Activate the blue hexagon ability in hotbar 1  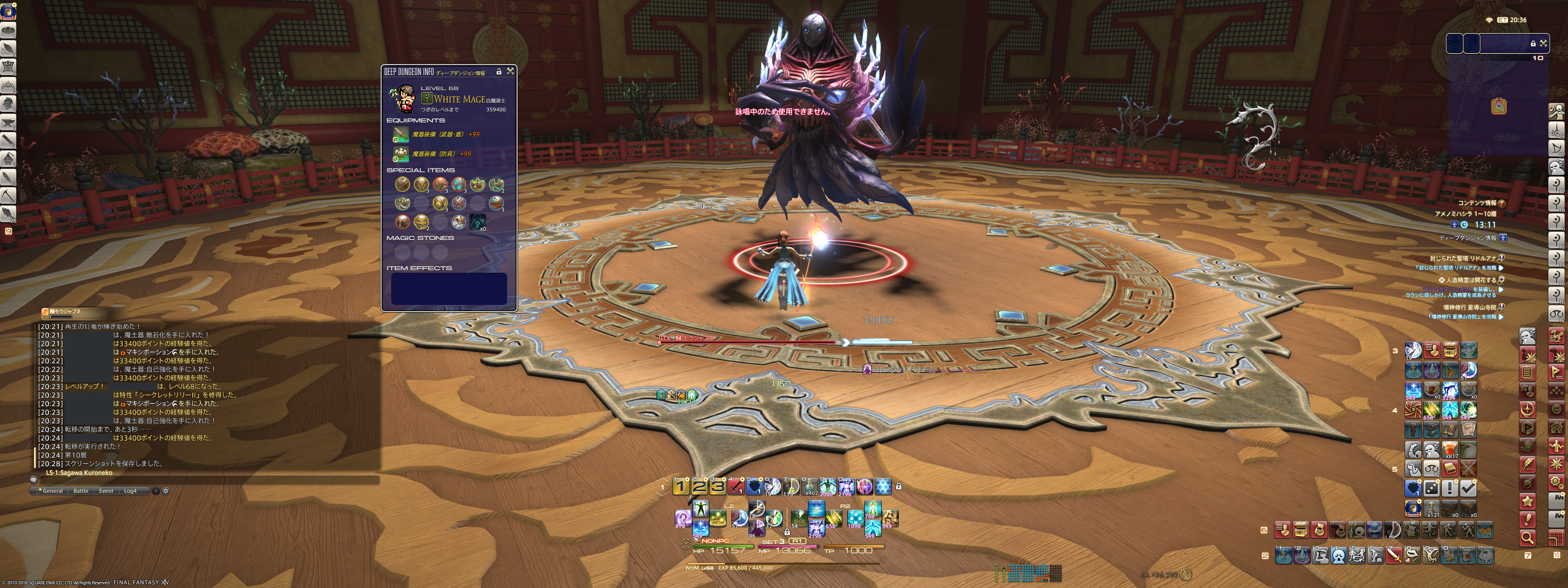(882, 486)
